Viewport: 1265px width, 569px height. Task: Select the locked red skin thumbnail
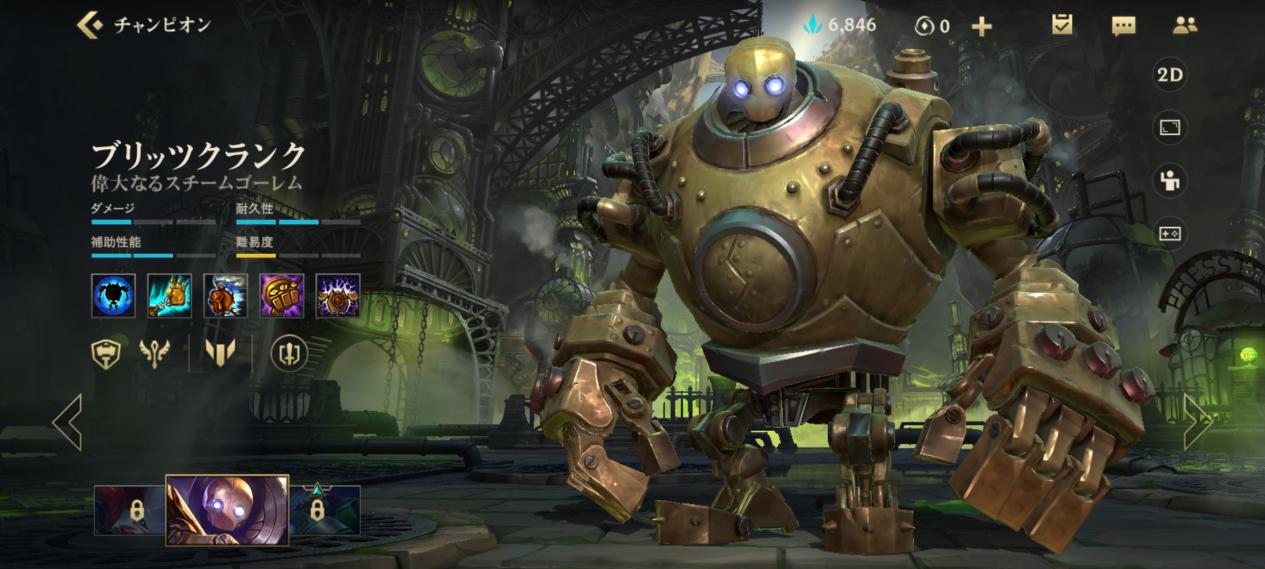tap(131, 510)
